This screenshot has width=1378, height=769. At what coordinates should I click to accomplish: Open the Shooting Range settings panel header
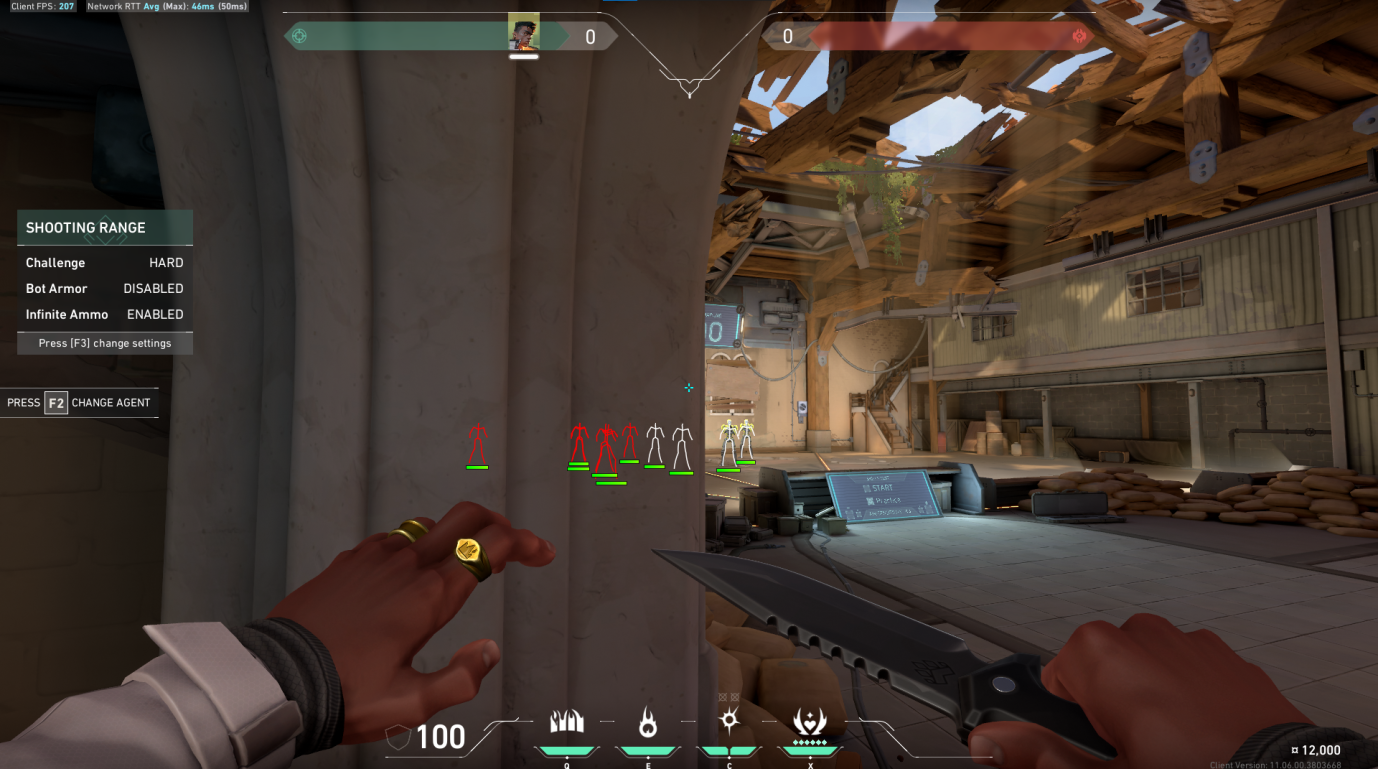coord(105,228)
